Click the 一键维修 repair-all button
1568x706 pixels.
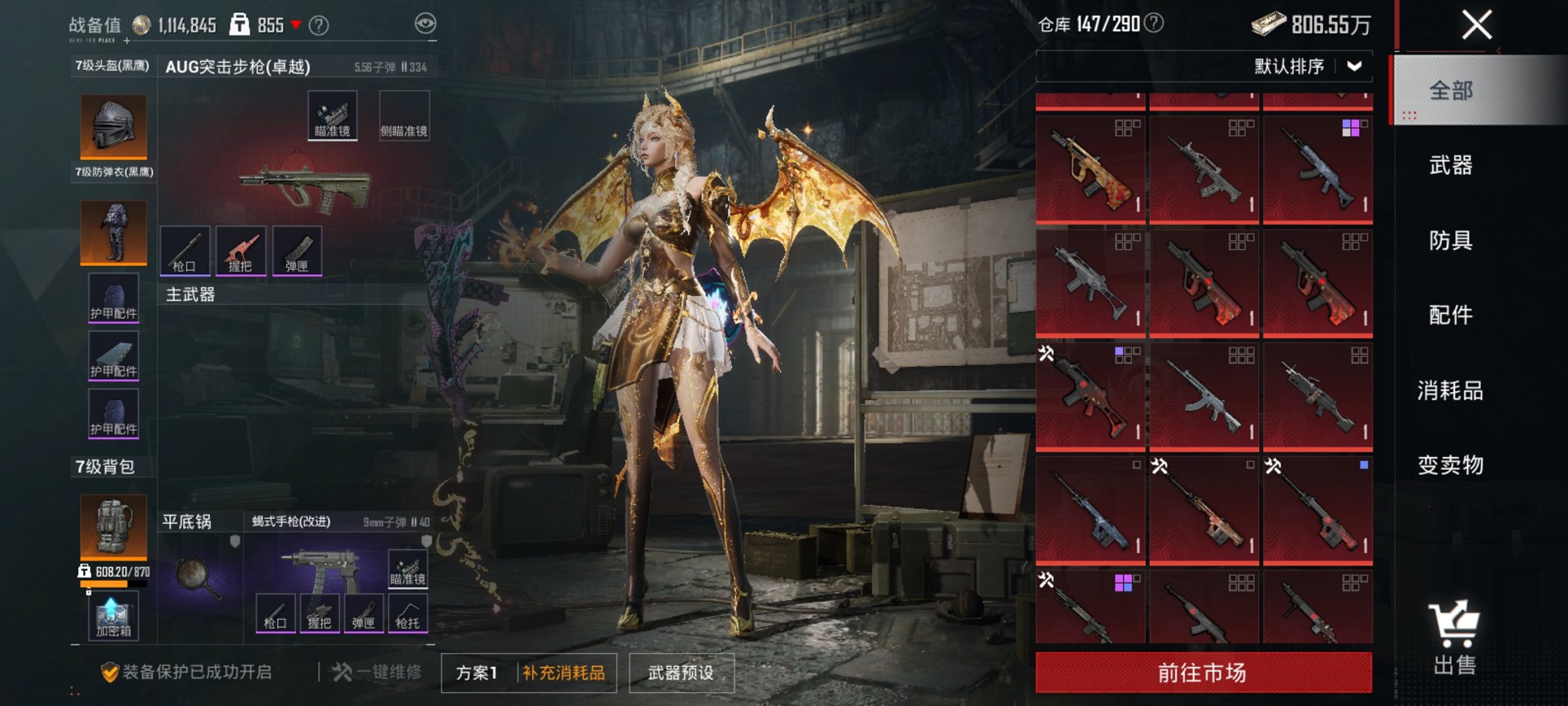click(377, 672)
